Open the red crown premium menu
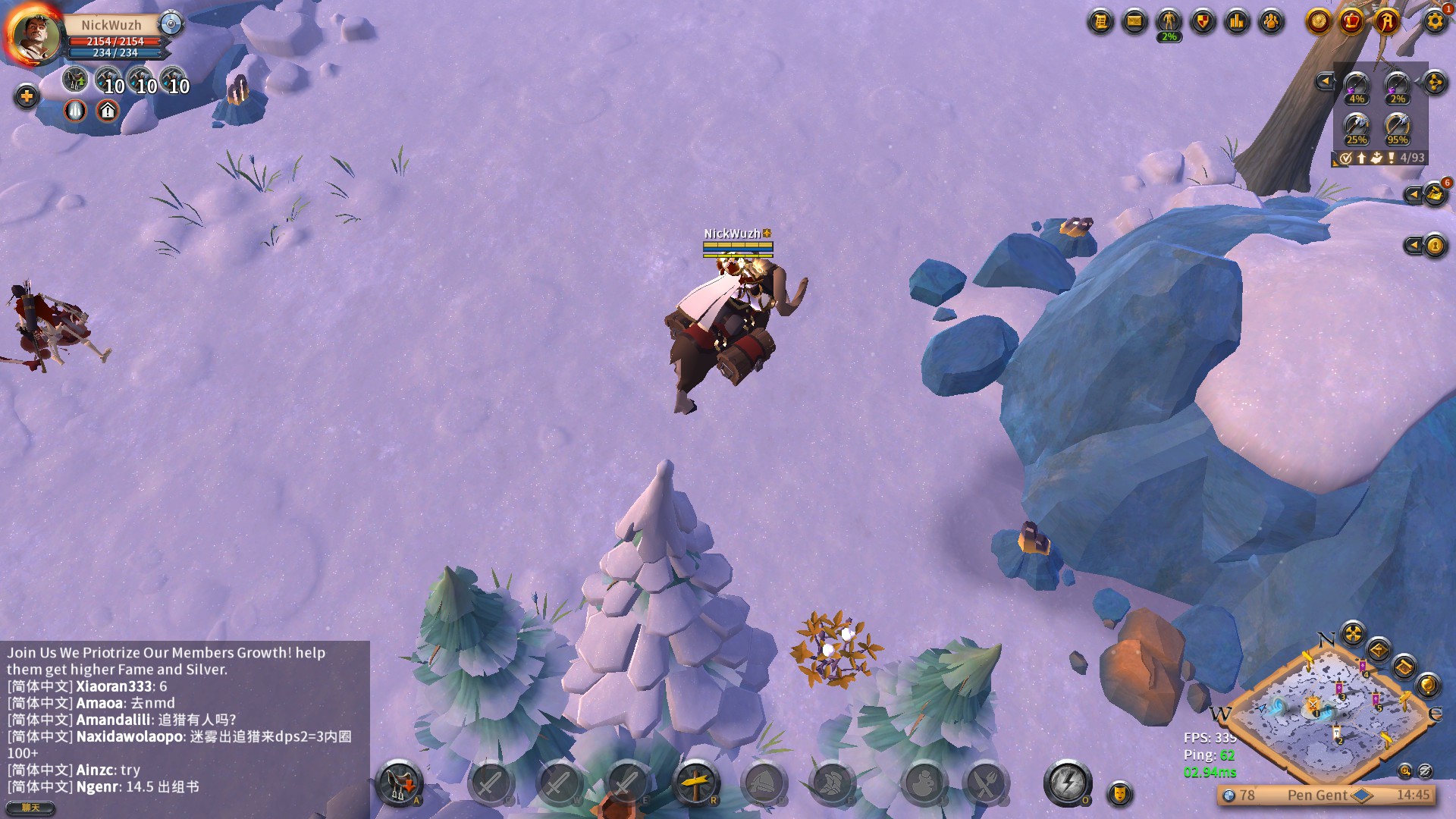The image size is (1456, 819). tap(1351, 21)
